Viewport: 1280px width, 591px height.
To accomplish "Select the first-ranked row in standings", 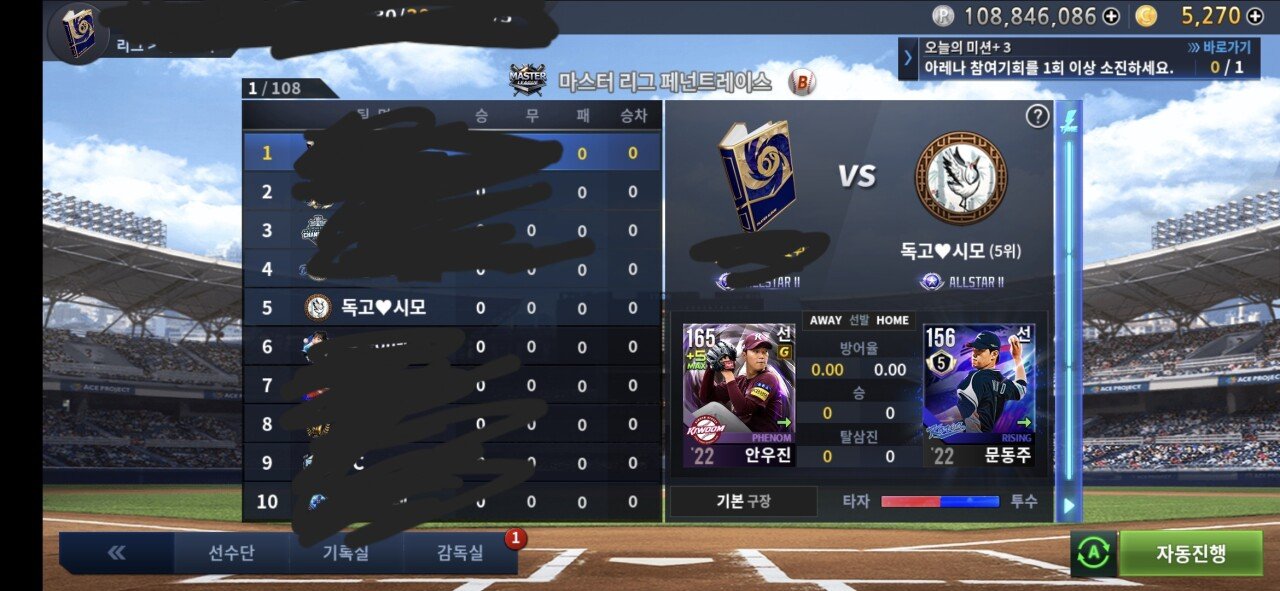I will point(450,153).
